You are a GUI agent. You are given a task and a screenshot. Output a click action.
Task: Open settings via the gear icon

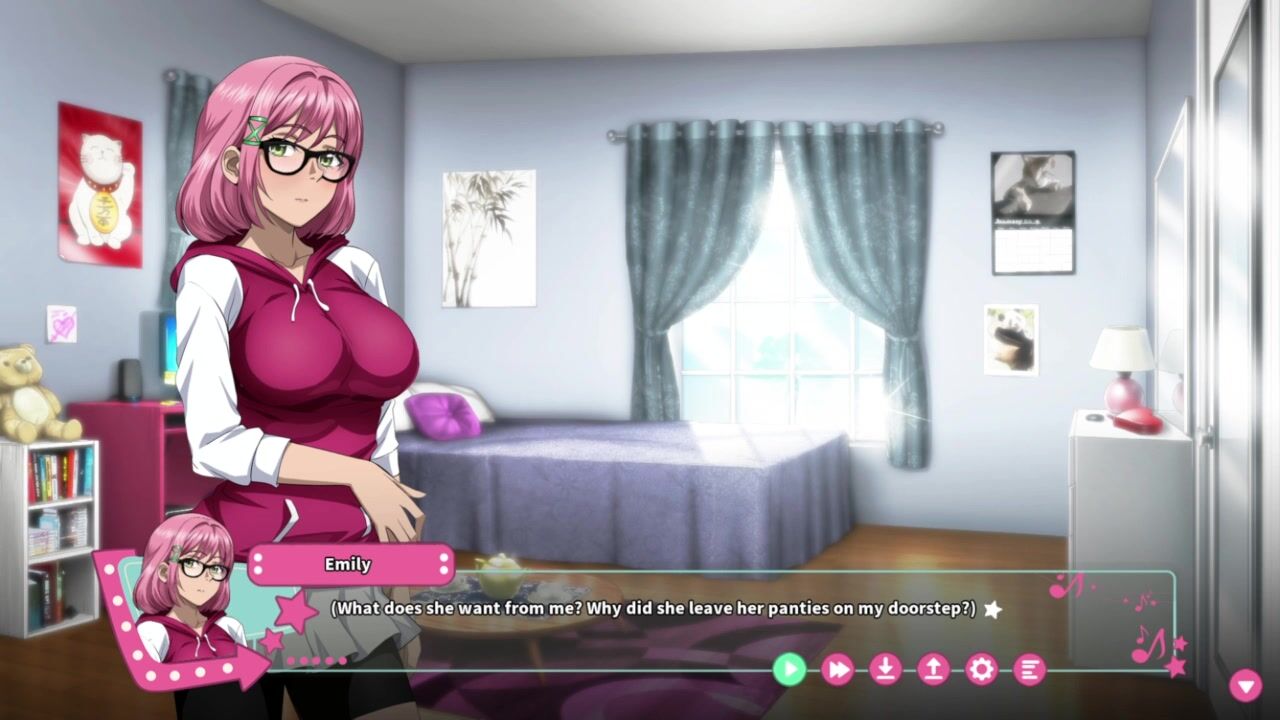click(981, 669)
